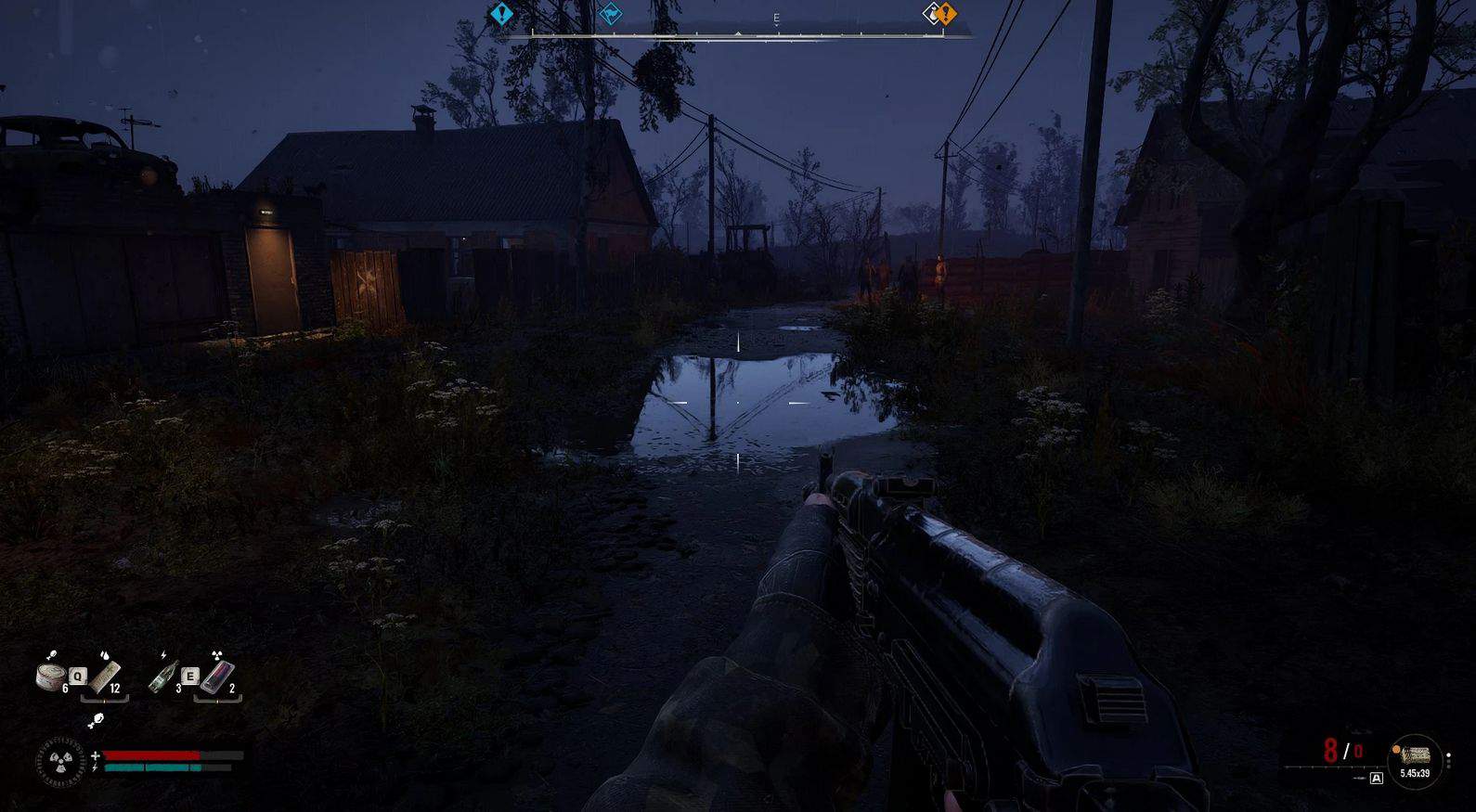The height and width of the screenshot is (812, 1476).
Task: Select the 5.45x39 ammo type icon
Action: coord(1414,755)
